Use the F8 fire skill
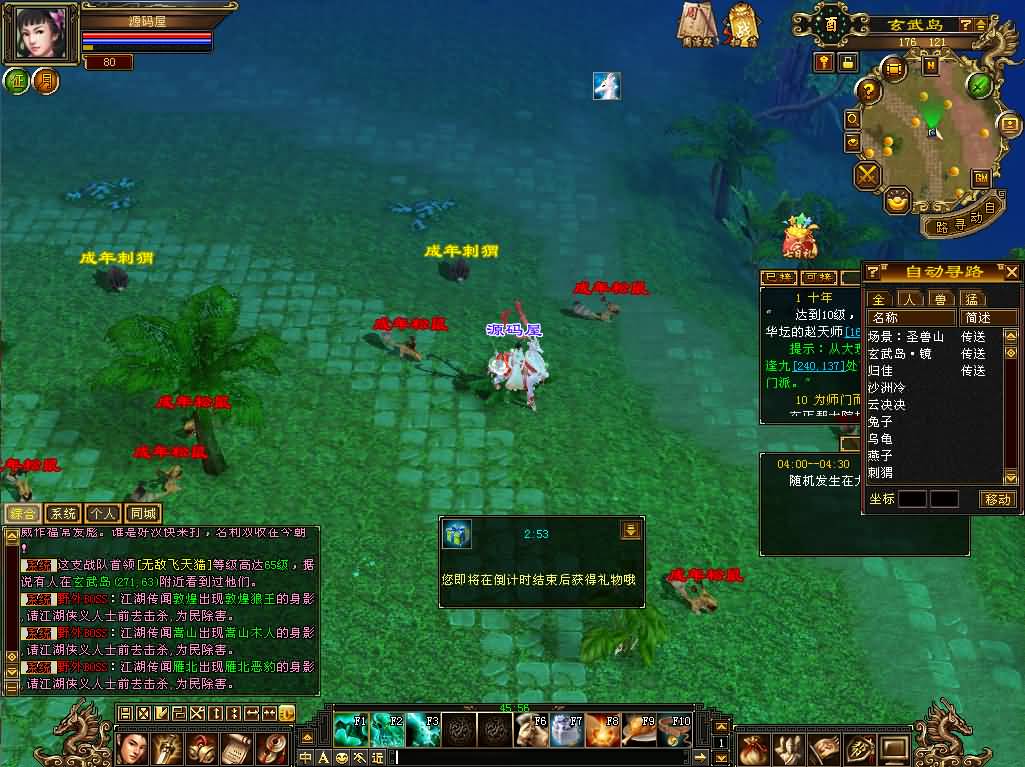The width and height of the screenshot is (1025, 767). (602, 730)
